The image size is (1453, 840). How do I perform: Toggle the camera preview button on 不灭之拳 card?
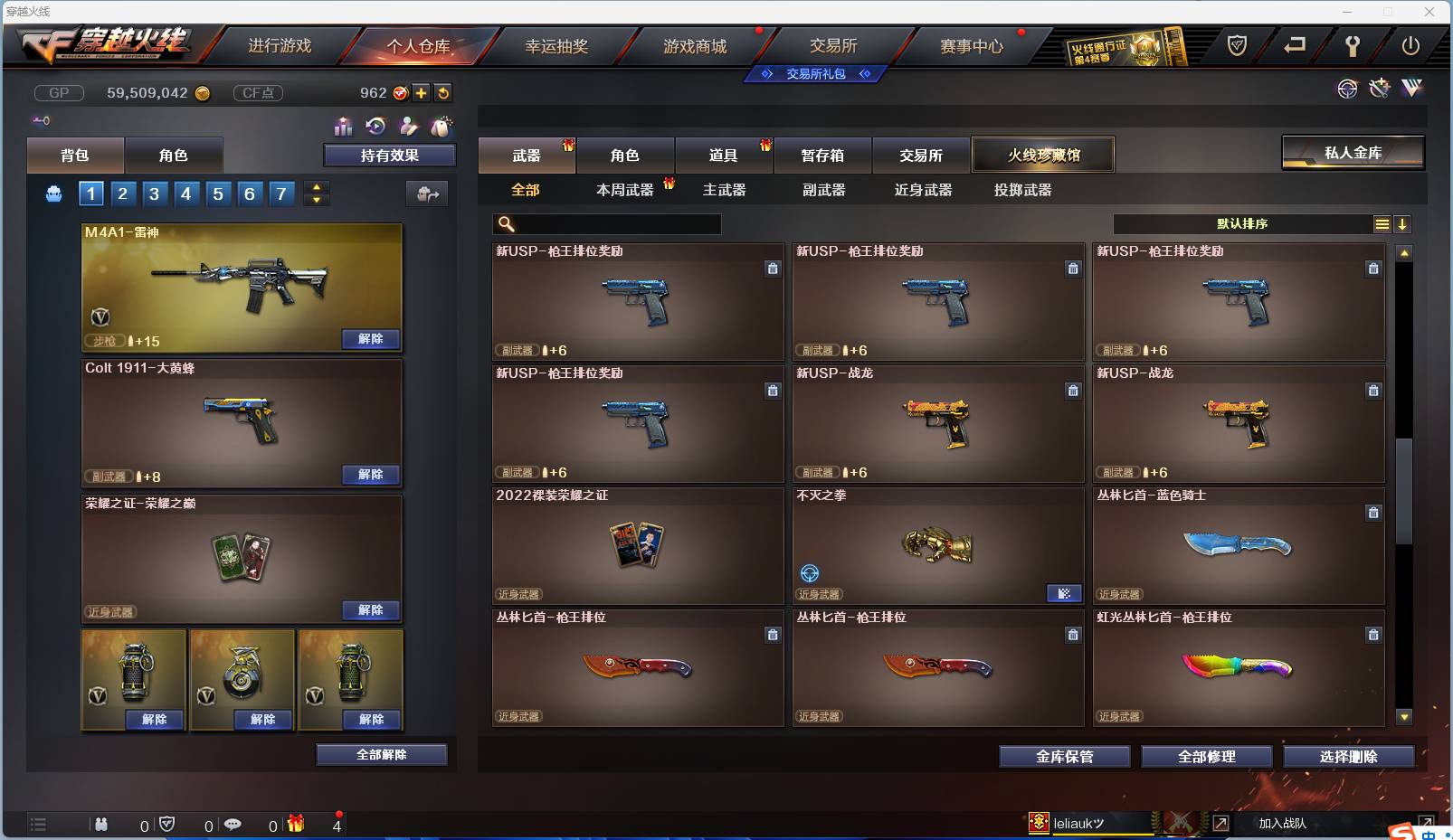[x=1065, y=594]
